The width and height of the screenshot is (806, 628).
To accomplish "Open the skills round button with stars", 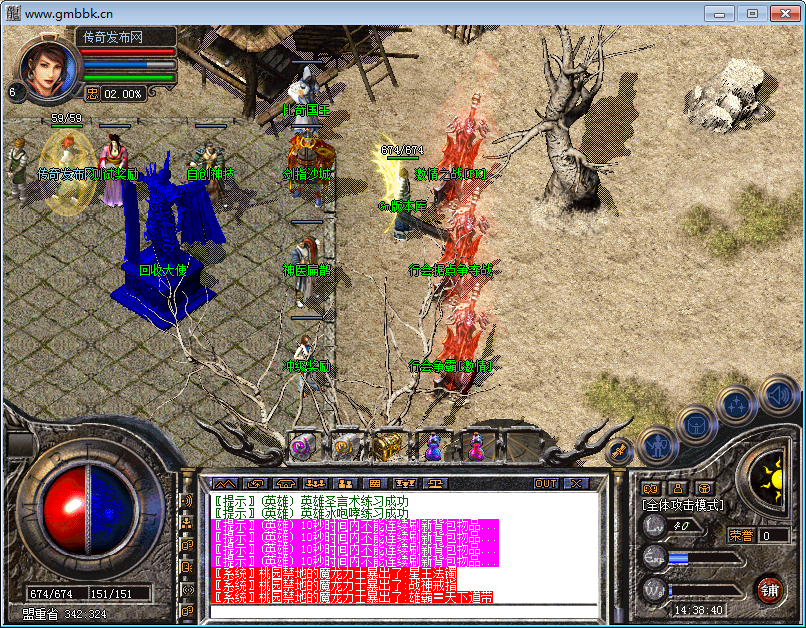I will click(x=735, y=404).
